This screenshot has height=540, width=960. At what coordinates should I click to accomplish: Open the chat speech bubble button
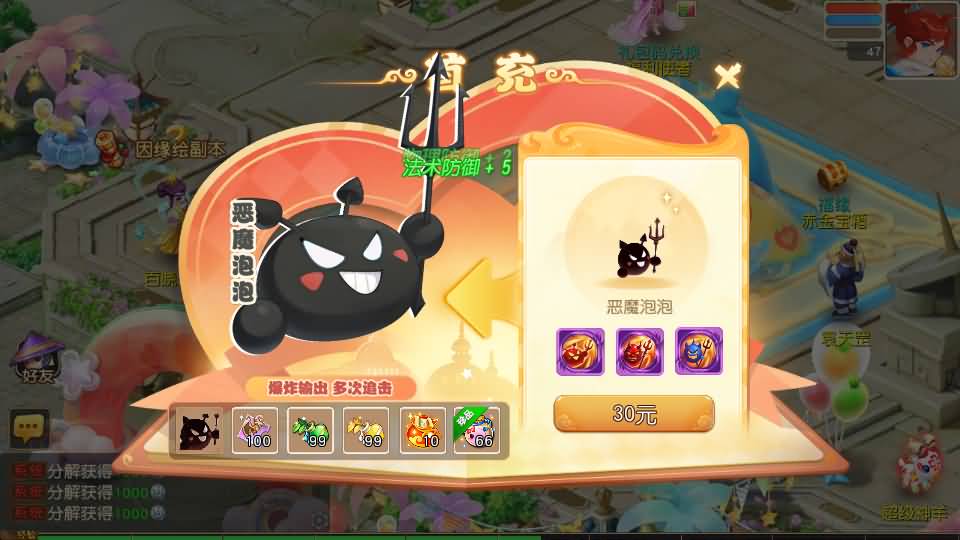point(29,429)
